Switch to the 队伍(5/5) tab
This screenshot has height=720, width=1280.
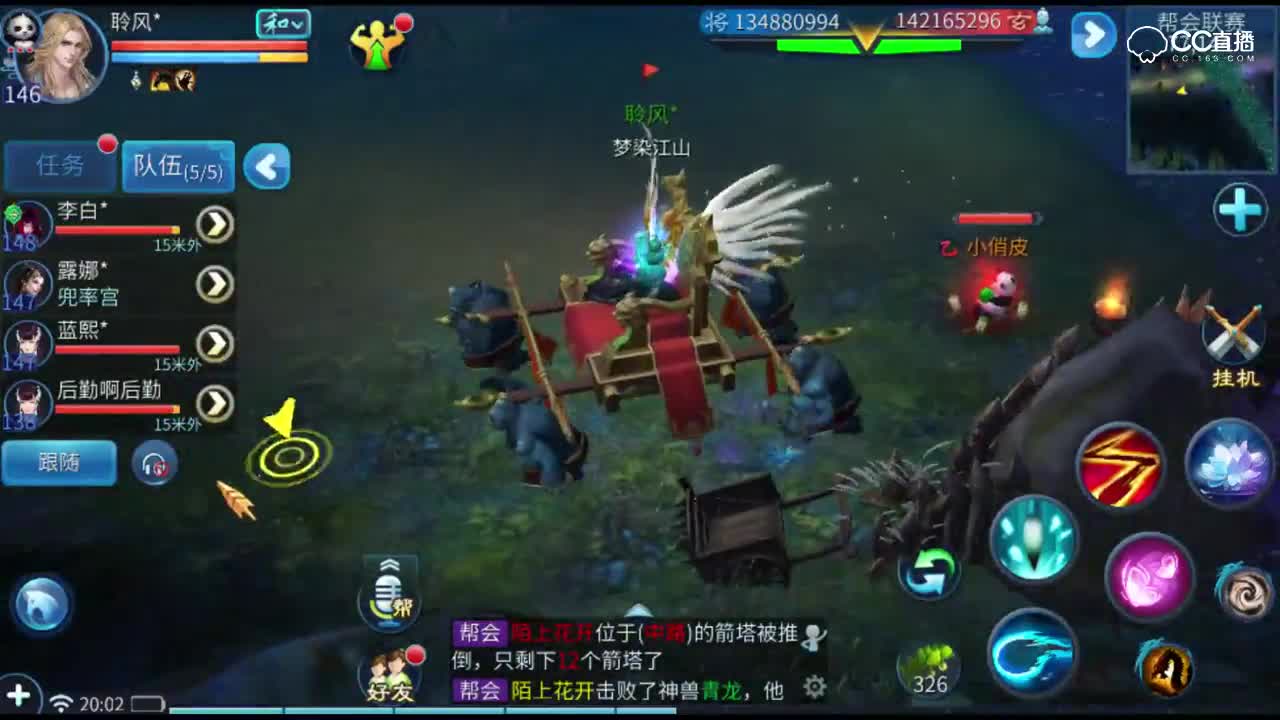pyautogui.click(x=176, y=166)
